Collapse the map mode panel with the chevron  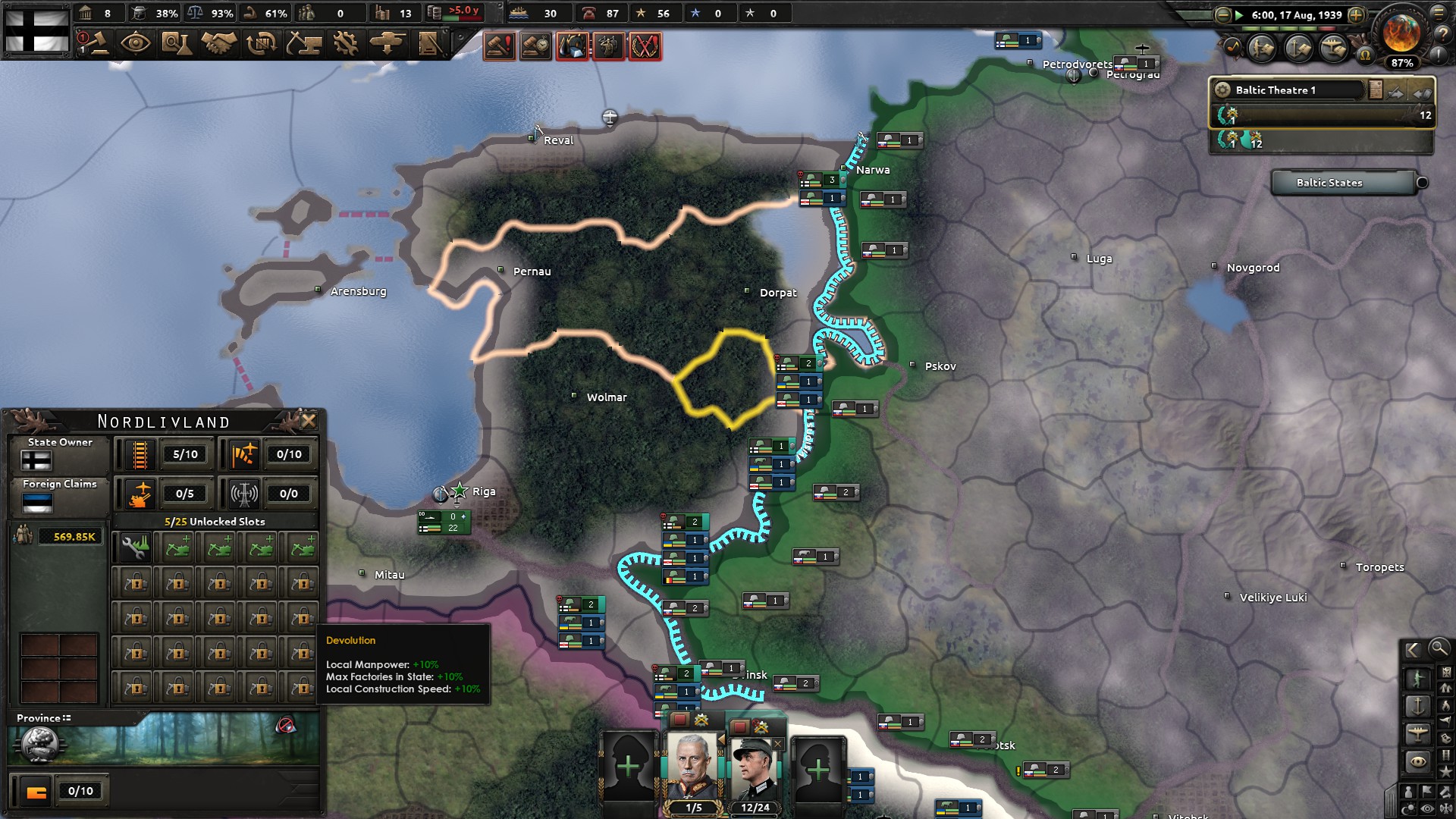coord(1412,650)
